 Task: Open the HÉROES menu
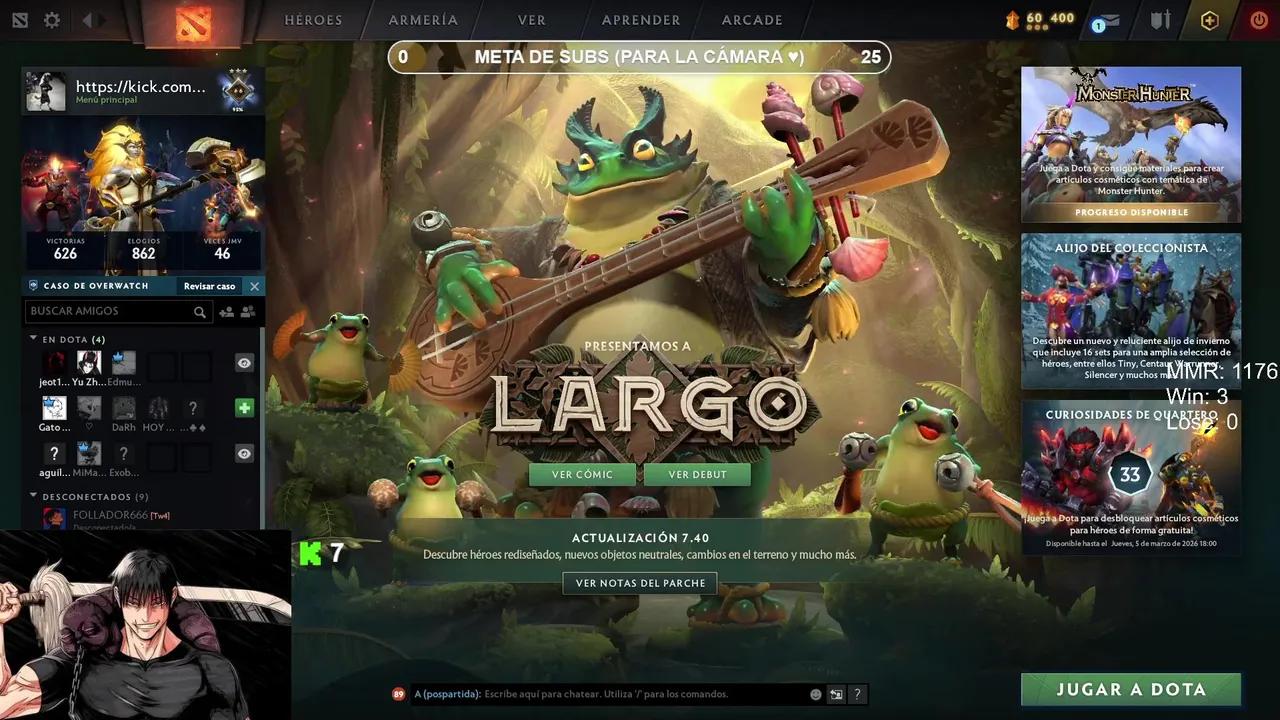point(313,19)
